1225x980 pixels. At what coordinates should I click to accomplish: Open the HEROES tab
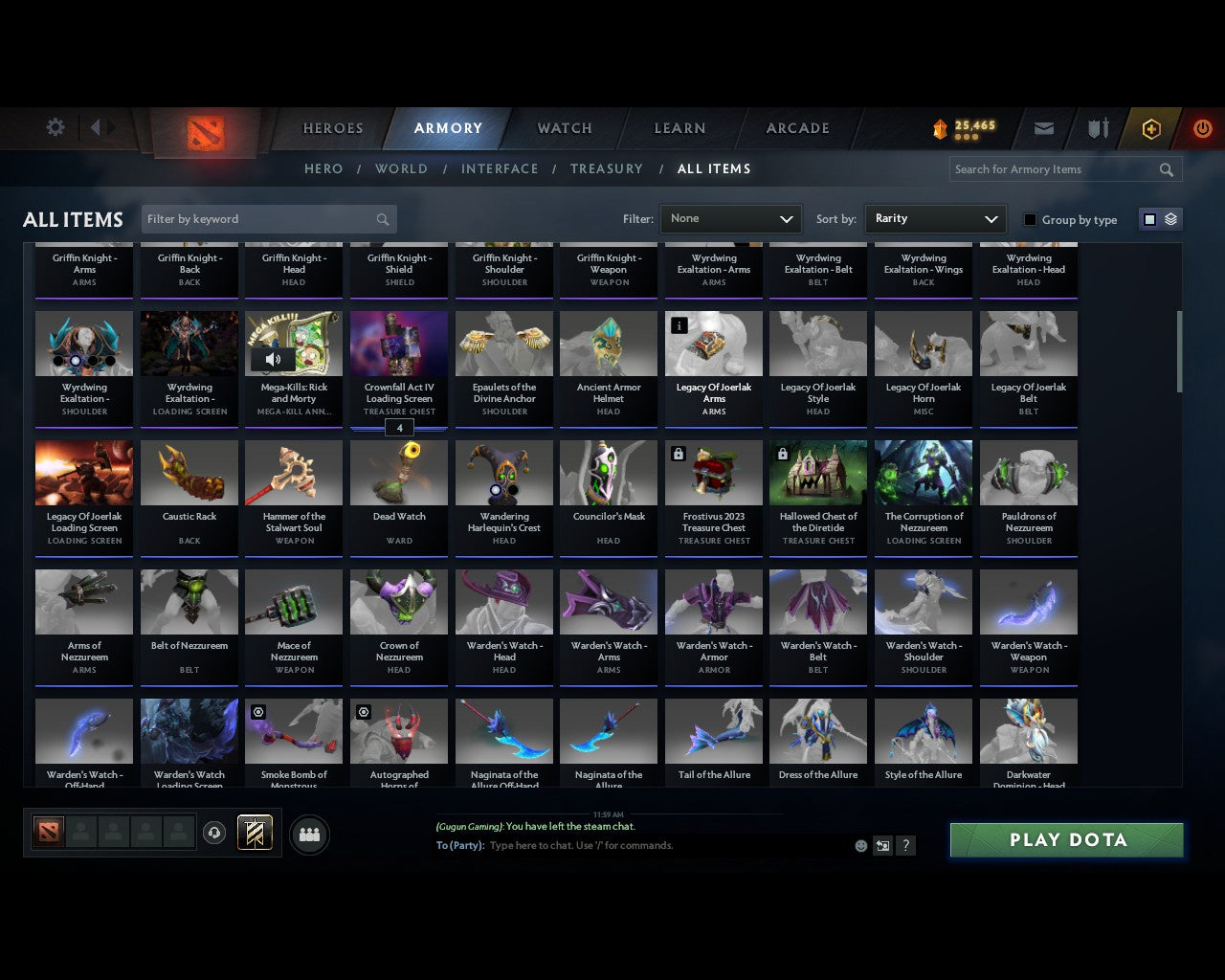pos(332,127)
